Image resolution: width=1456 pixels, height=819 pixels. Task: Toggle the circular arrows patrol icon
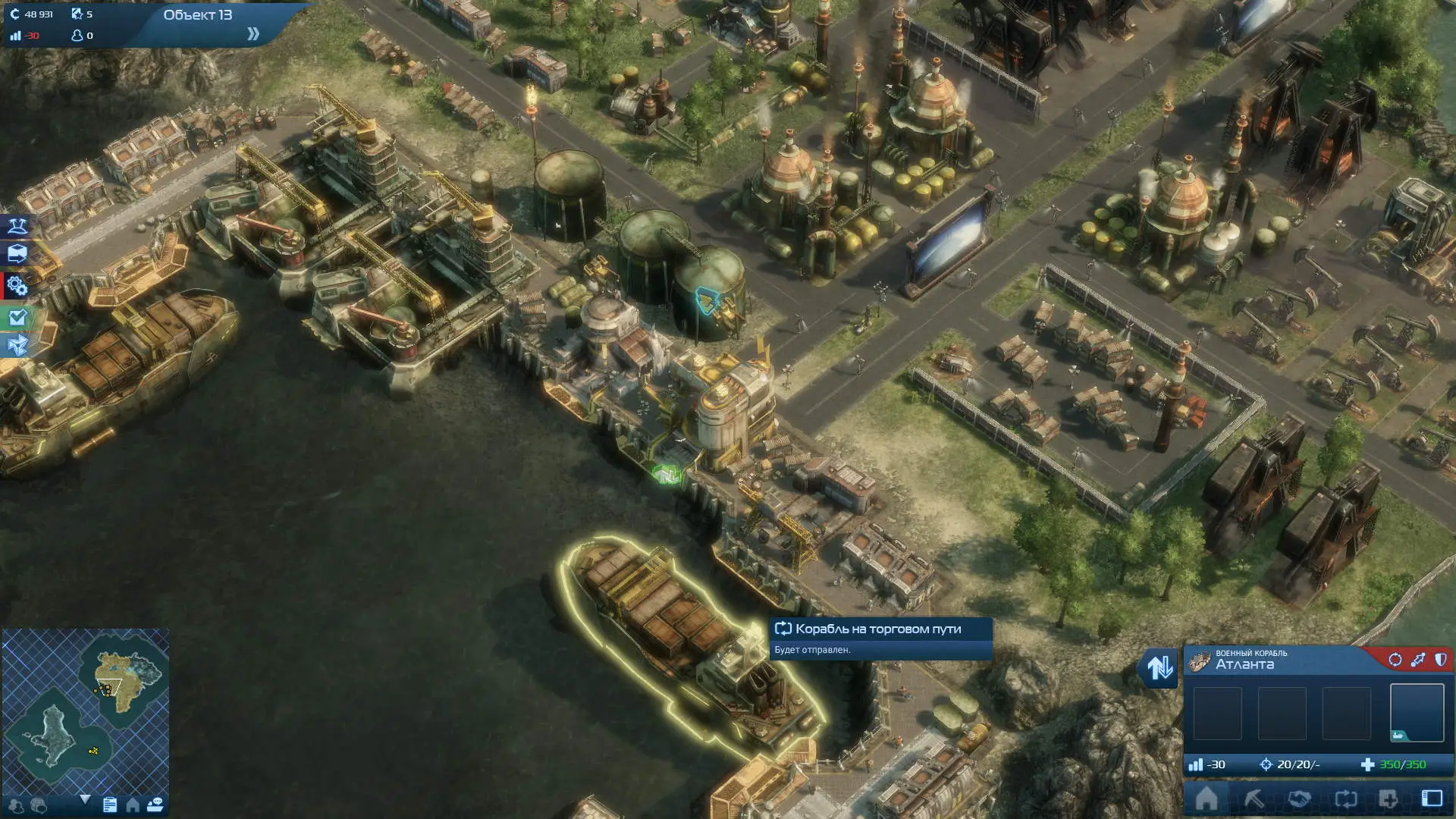pyautogui.click(x=1395, y=660)
